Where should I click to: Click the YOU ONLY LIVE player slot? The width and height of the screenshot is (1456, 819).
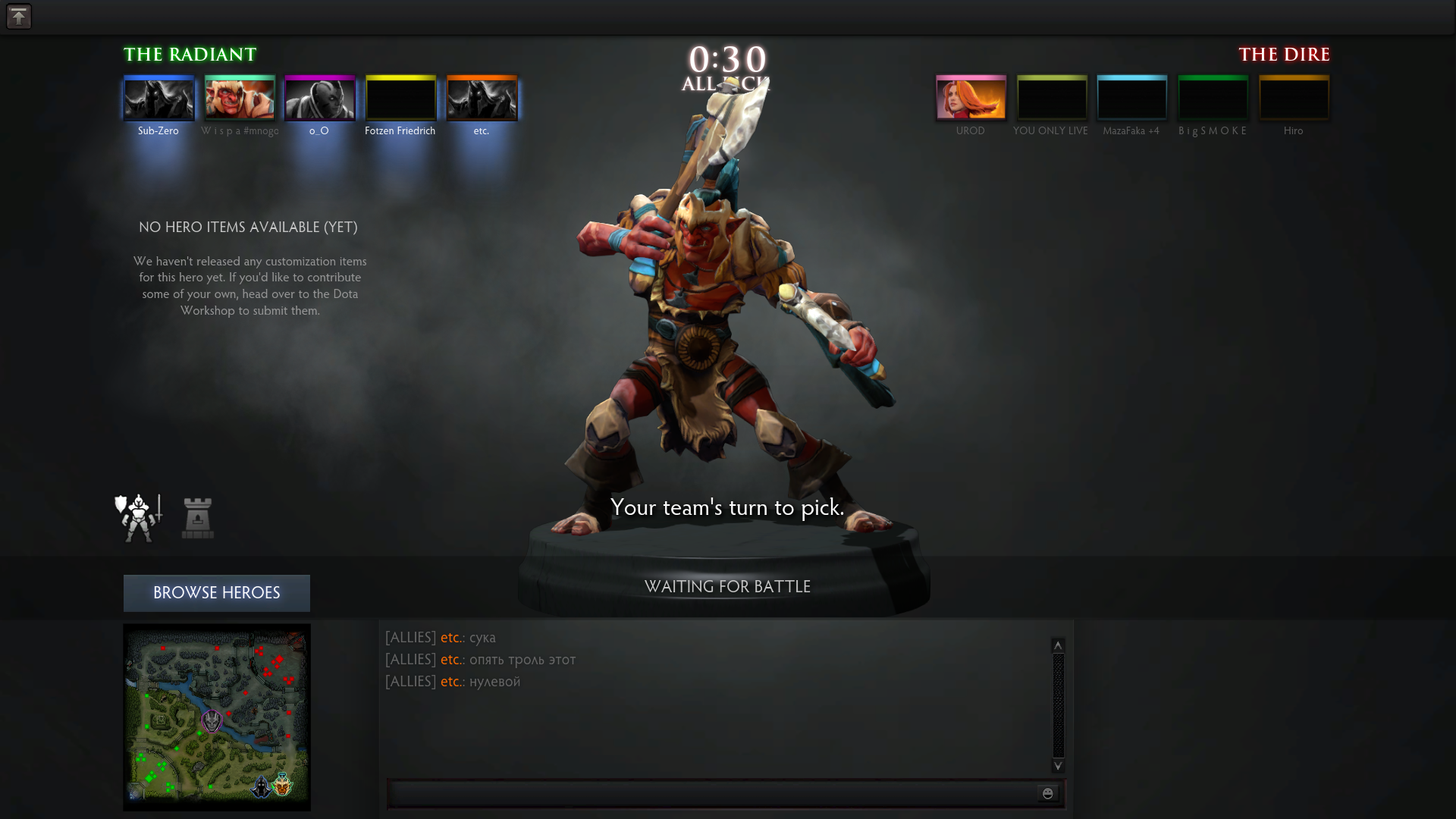[x=1052, y=98]
